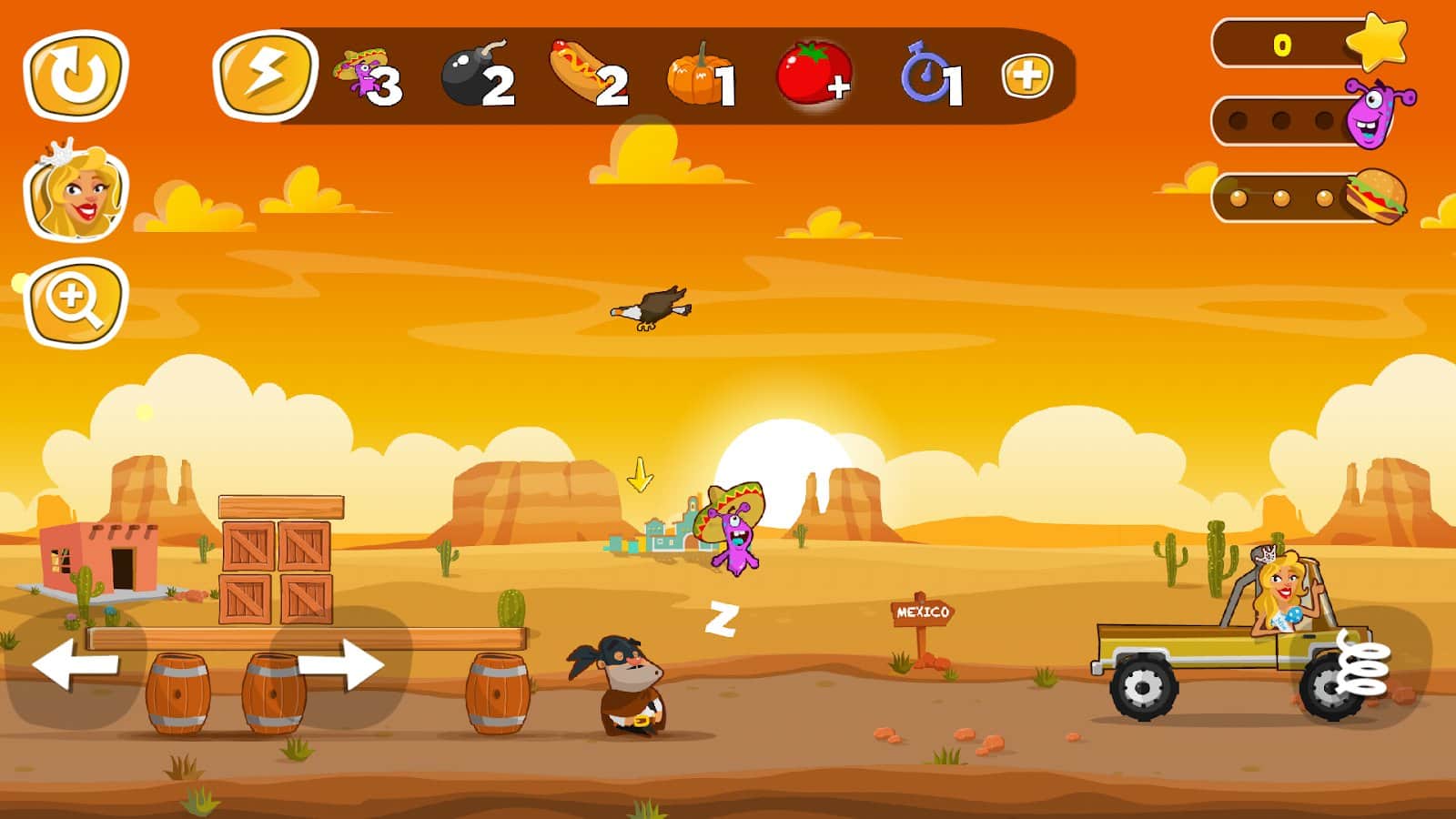Move left with the left arrow control

76,665
